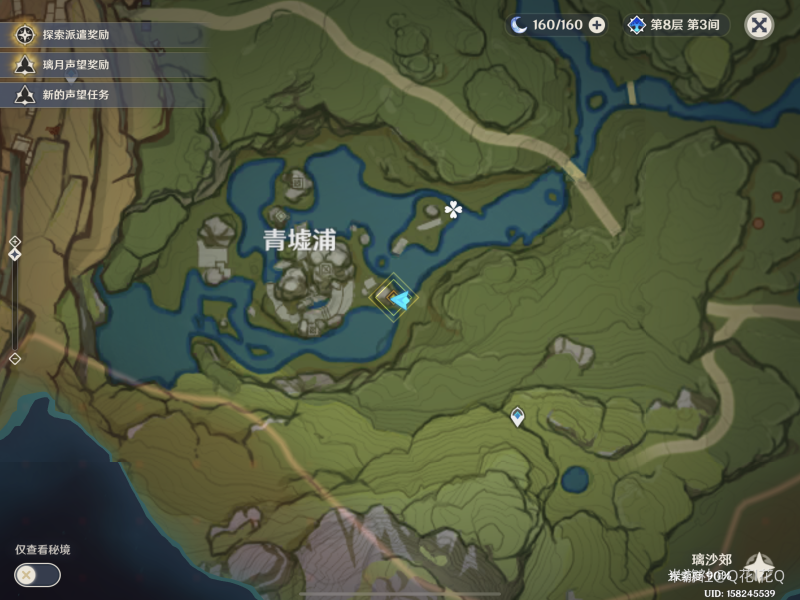Zoom out with the map's minus button
This screenshot has width=800, height=600.
[15, 358]
